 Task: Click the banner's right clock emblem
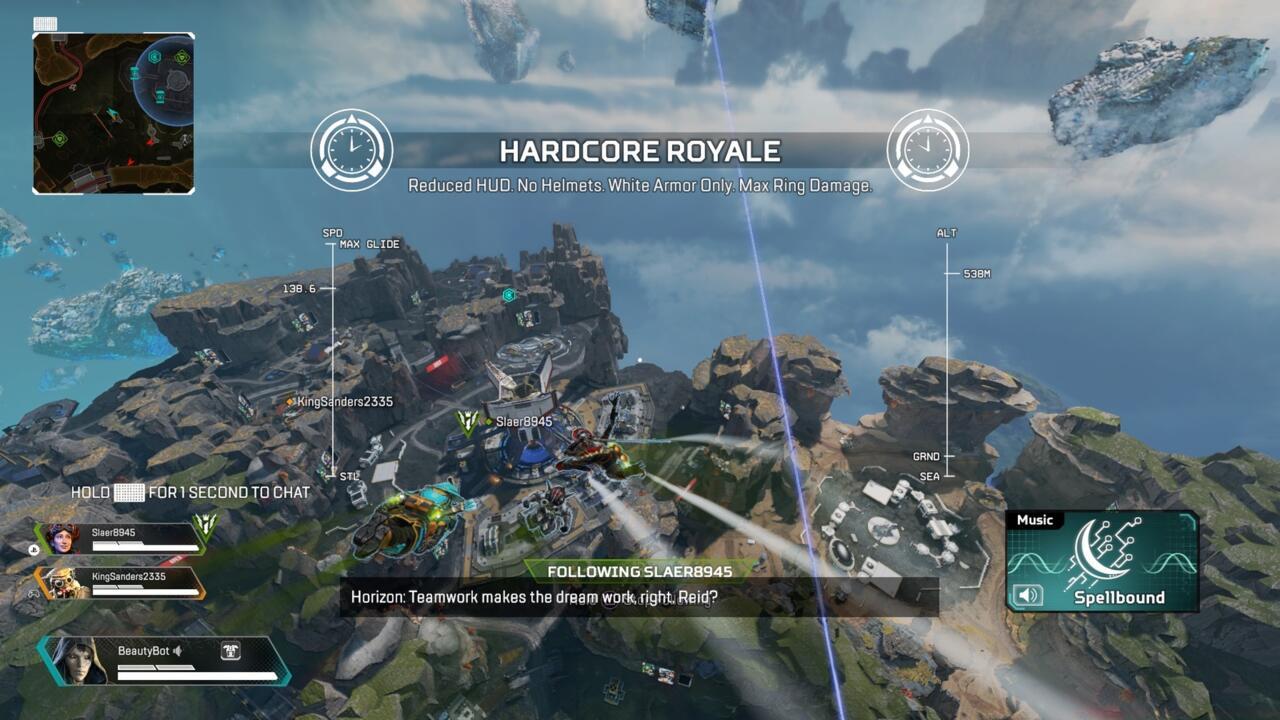coord(927,150)
